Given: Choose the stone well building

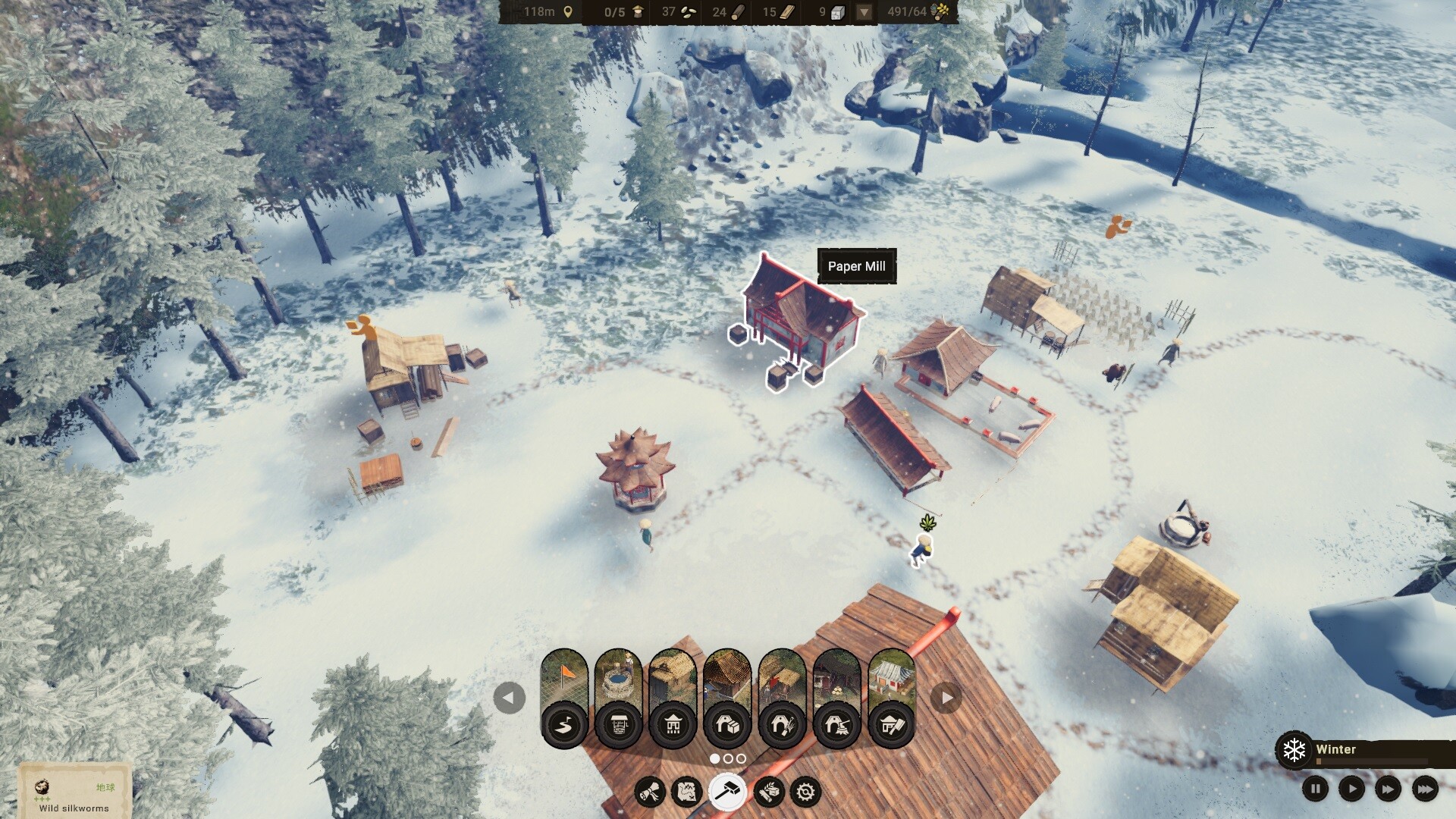Looking at the screenshot, I should 619,698.
